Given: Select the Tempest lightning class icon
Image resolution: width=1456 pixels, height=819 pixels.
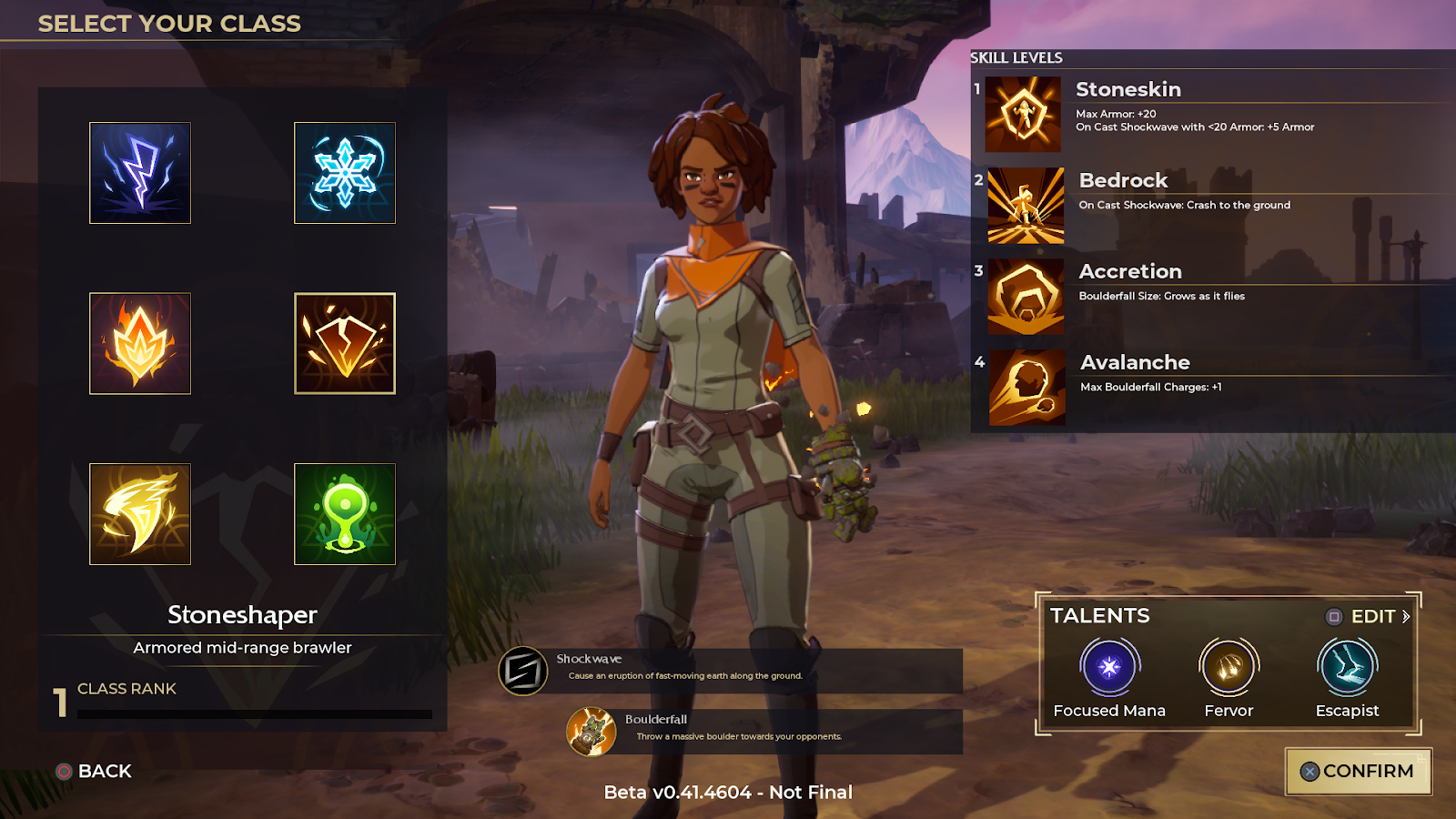Looking at the screenshot, I should point(140,173).
